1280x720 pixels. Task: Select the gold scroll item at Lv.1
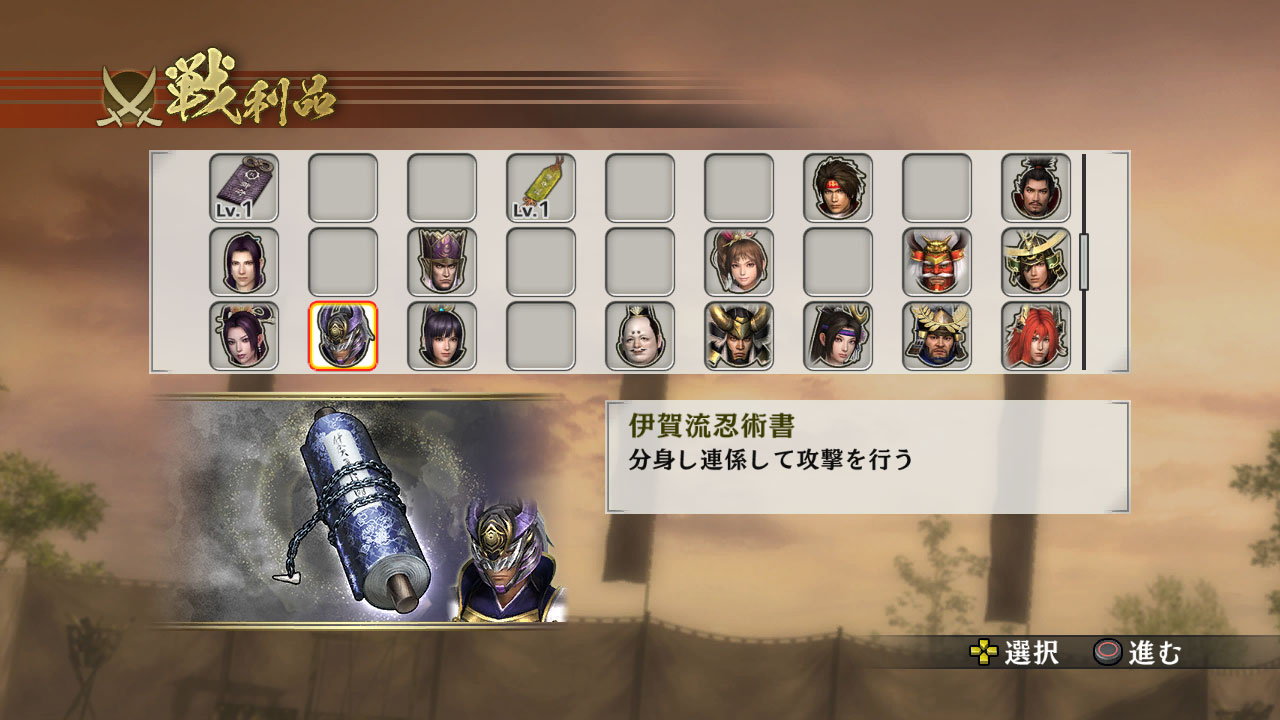click(542, 185)
